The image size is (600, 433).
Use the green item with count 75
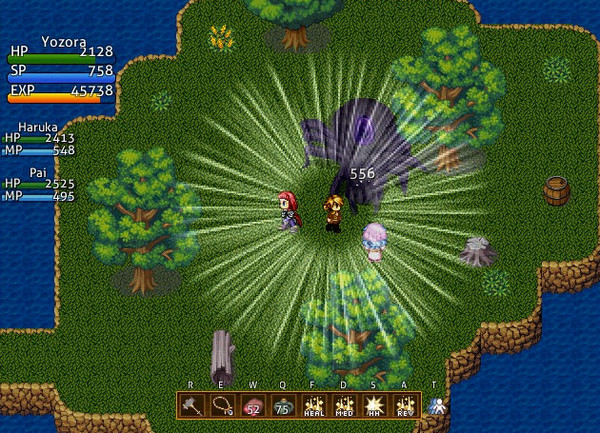(x=282, y=406)
